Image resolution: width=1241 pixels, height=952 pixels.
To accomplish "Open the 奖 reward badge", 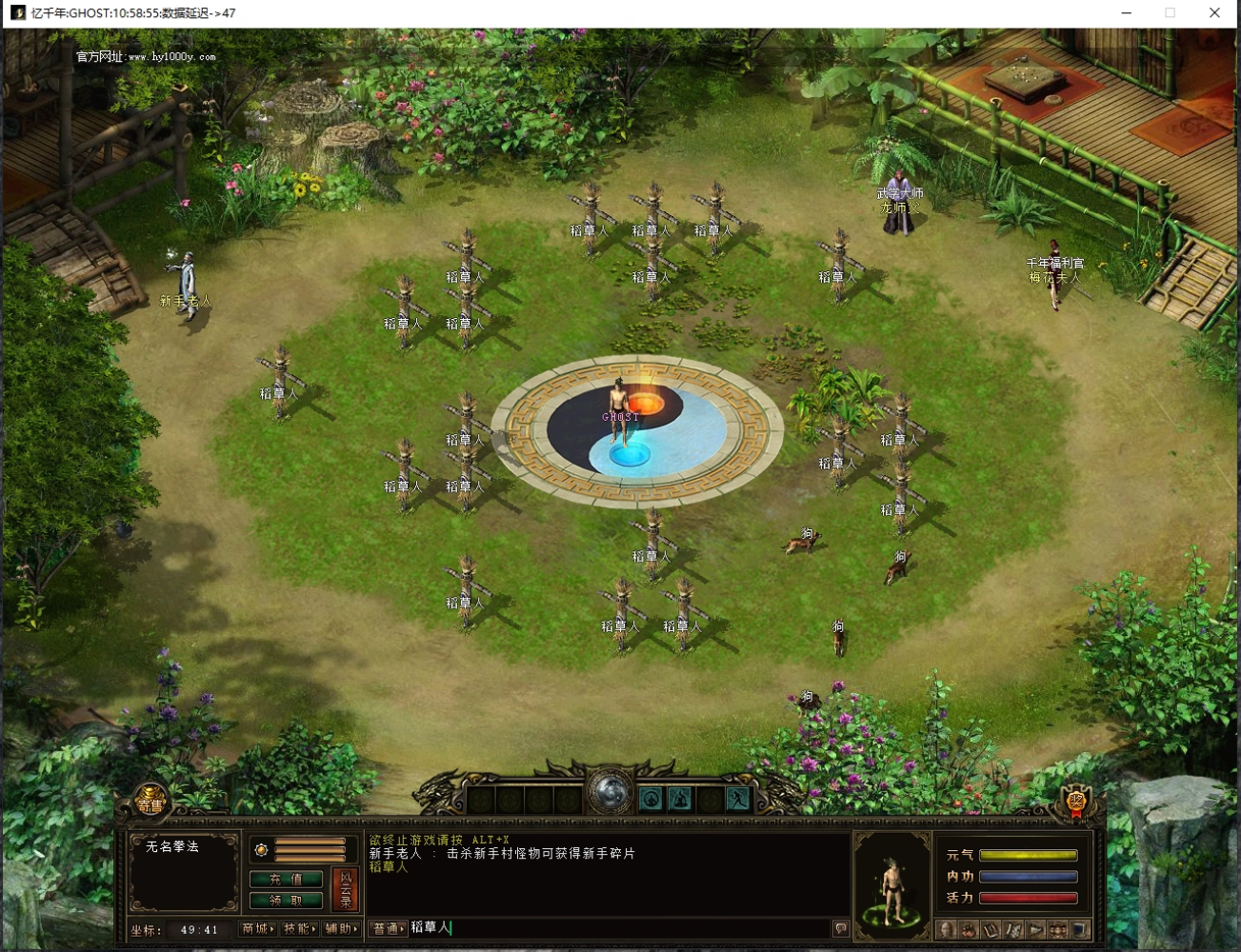I will tap(1076, 803).
